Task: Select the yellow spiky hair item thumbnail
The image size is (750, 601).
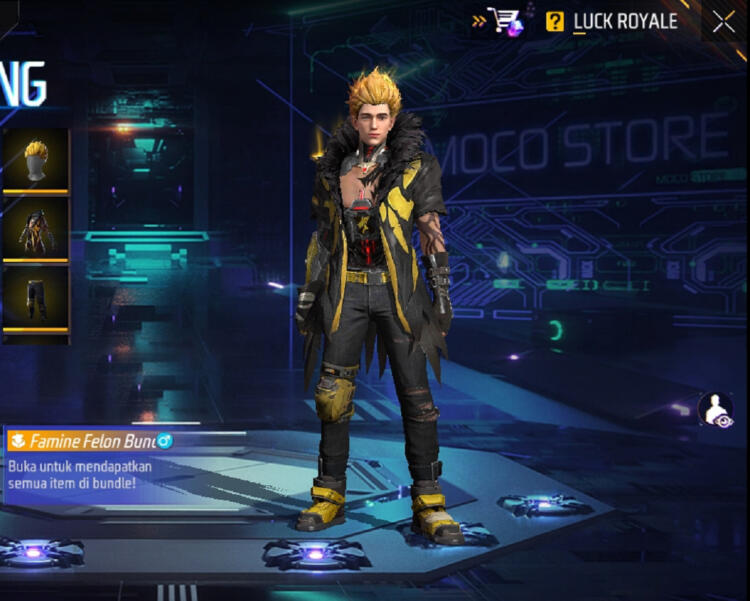Action: point(36,158)
